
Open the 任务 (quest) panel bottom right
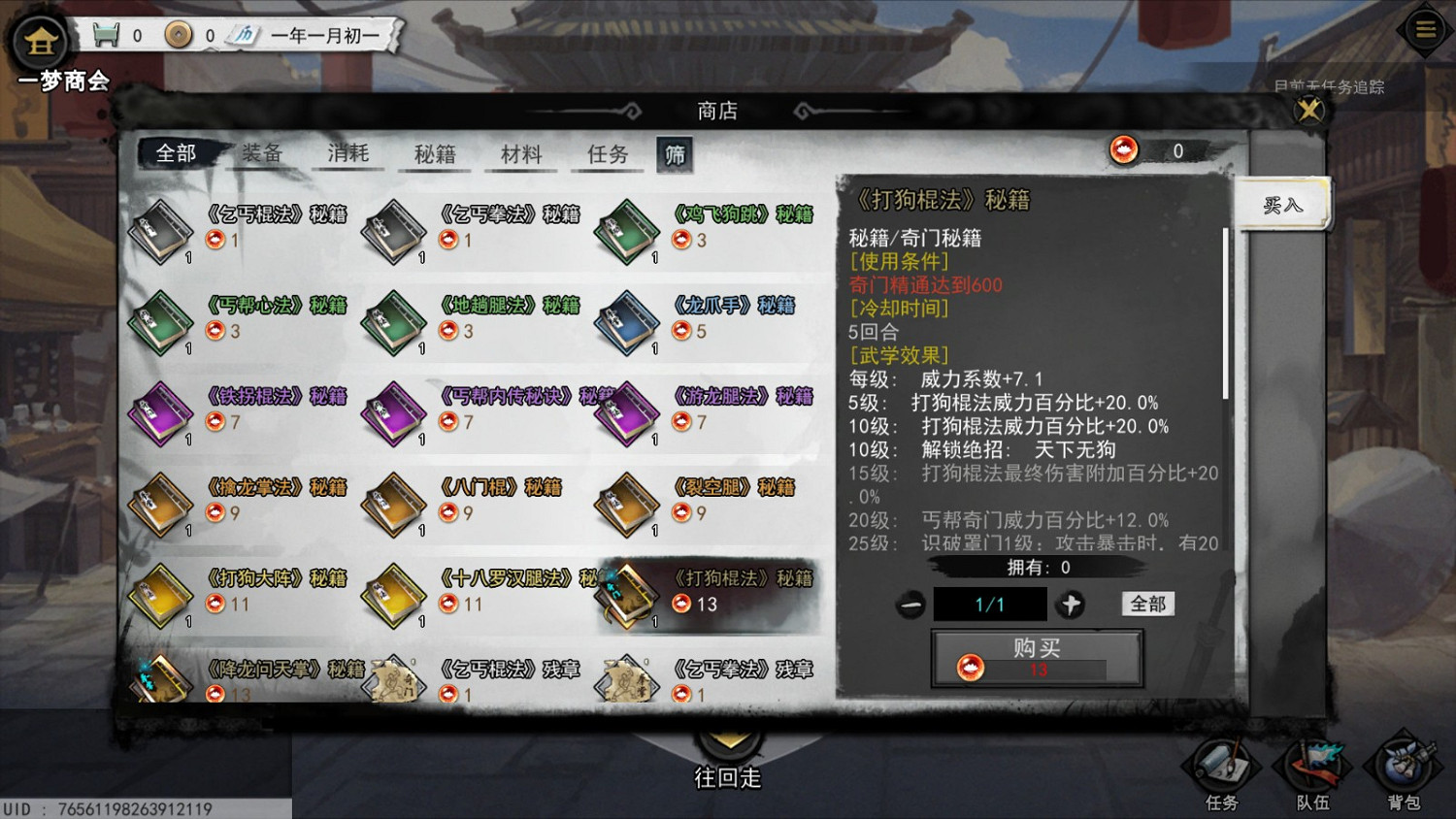click(1222, 771)
